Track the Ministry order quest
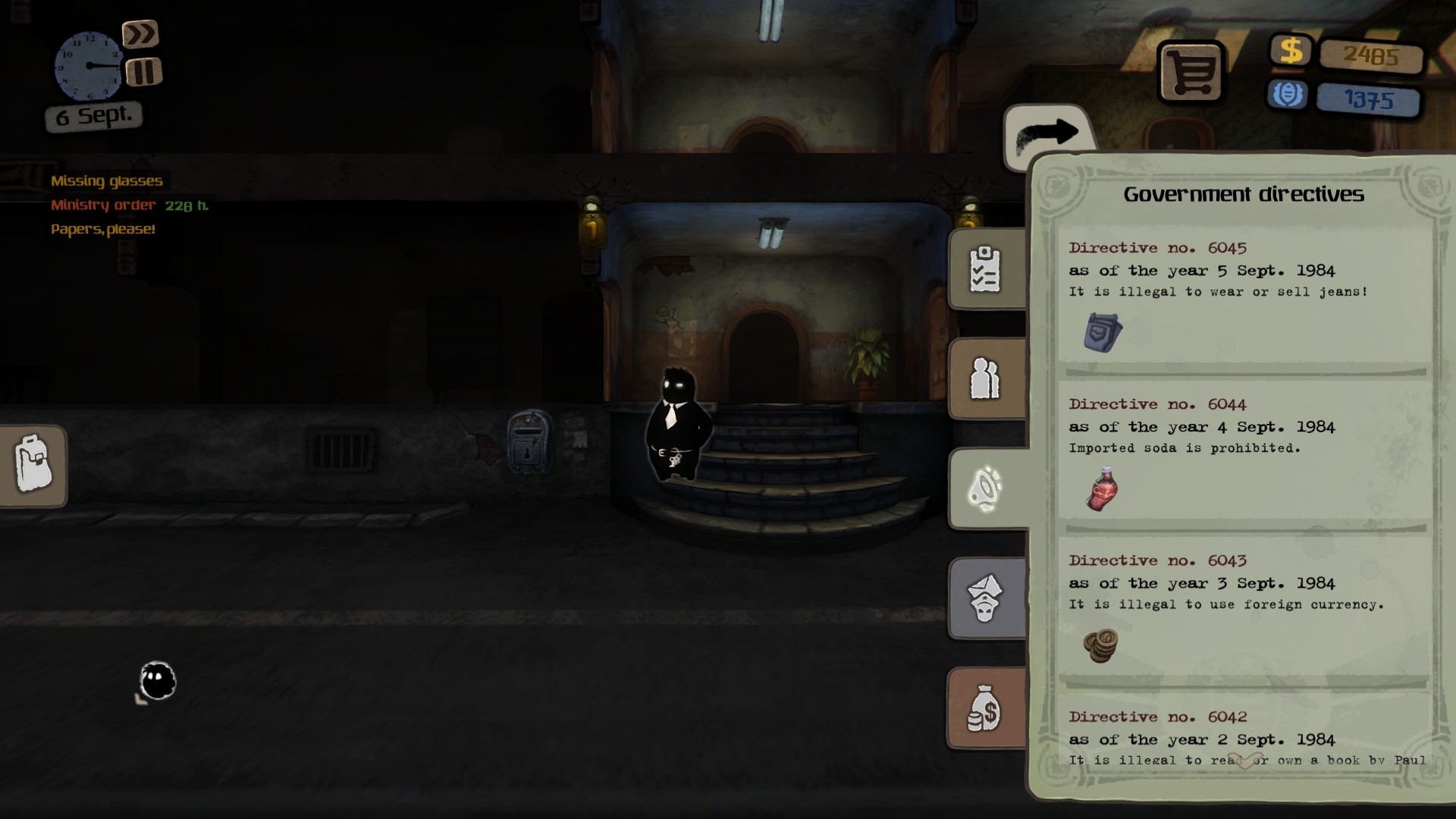 (x=104, y=206)
